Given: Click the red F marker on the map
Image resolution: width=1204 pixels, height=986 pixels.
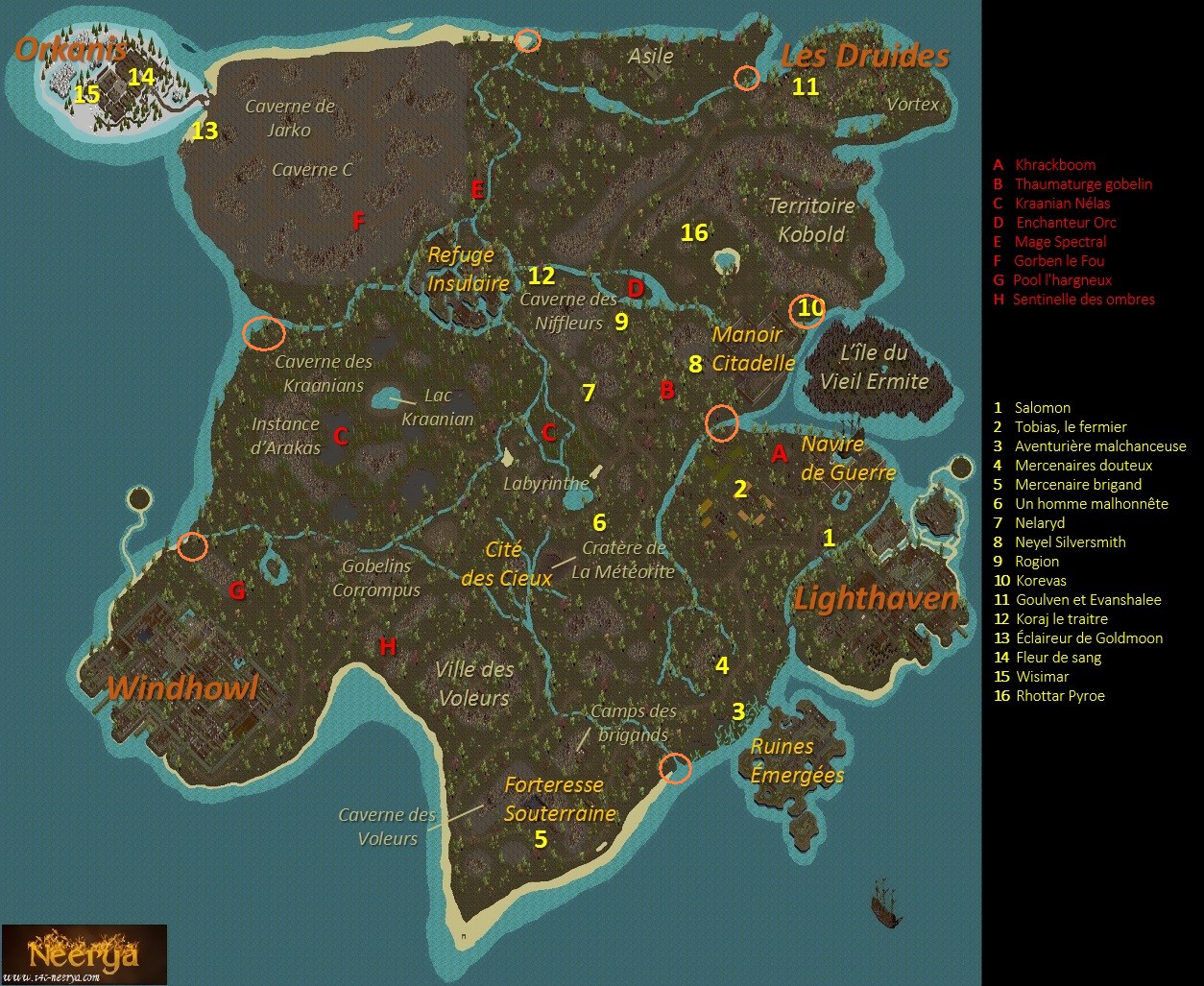Looking at the screenshot, I should click(358, 222).
